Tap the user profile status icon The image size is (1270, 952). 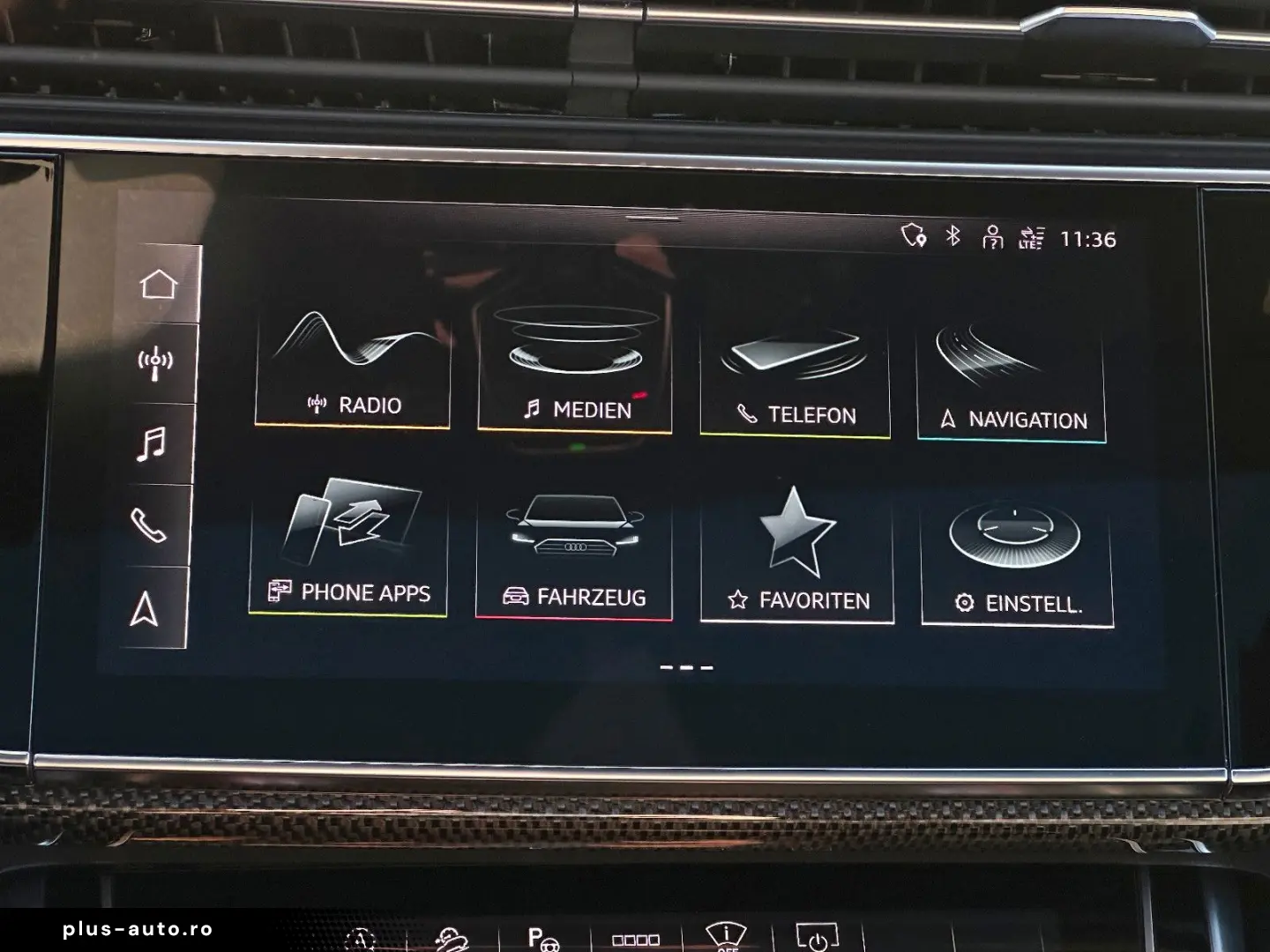point(993,238)
